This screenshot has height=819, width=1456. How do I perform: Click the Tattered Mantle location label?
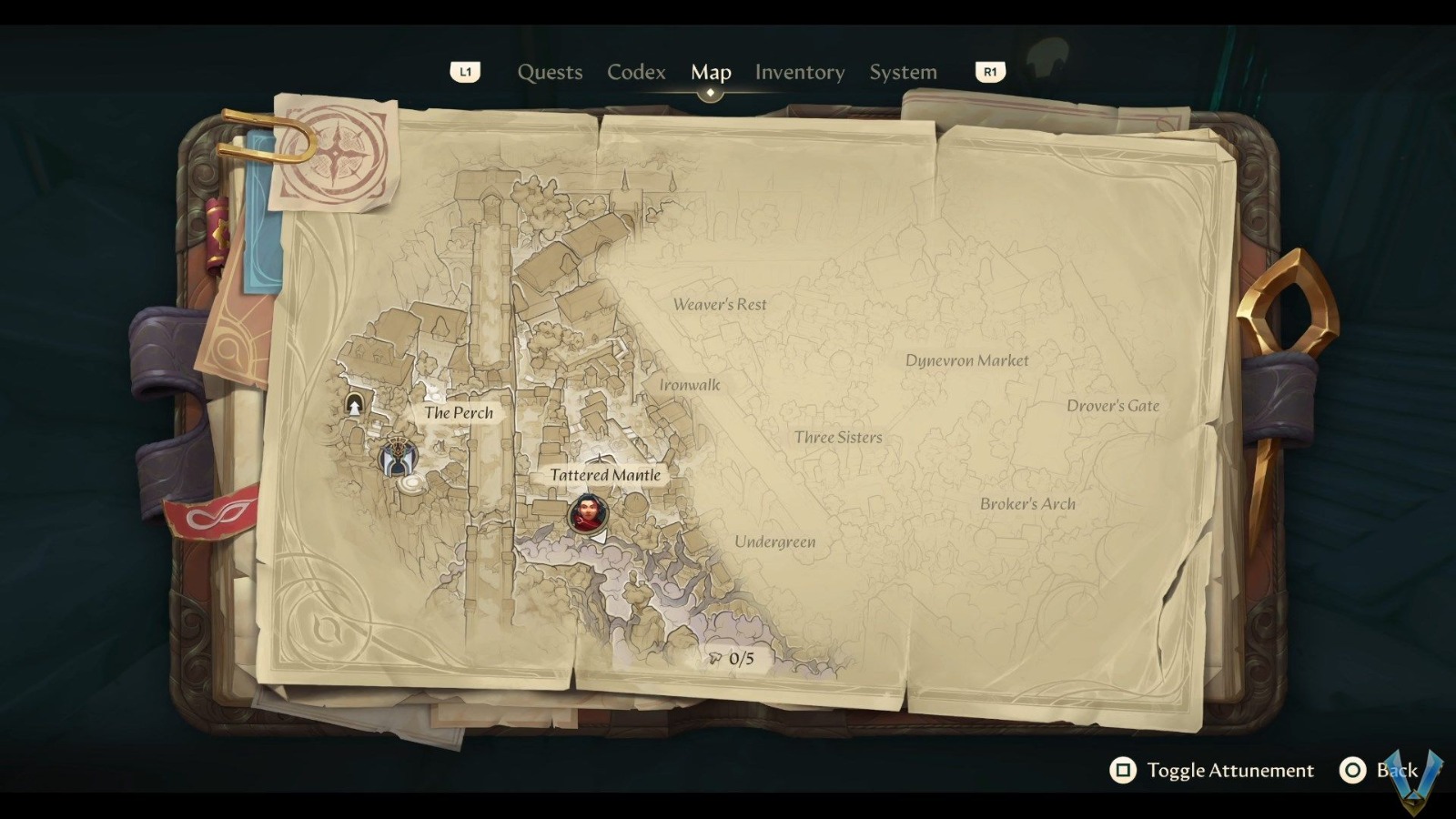(x=605, y=475)
